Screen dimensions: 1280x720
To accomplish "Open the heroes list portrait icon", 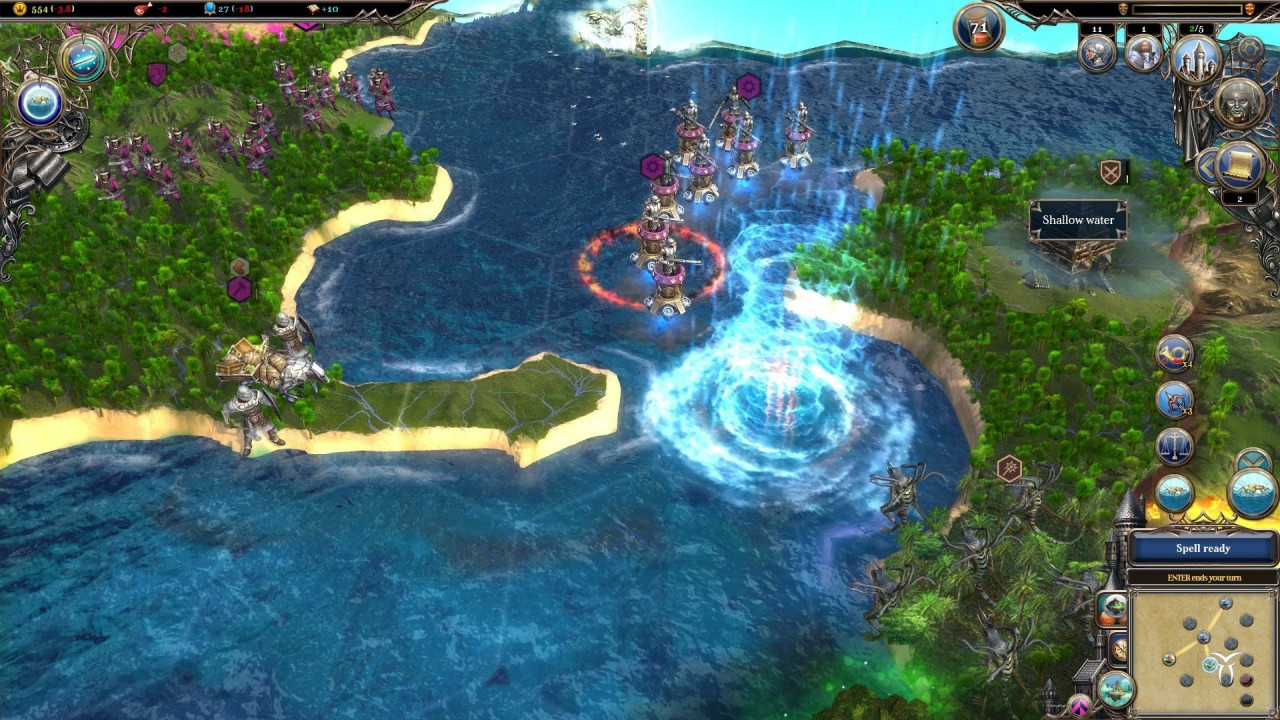I will pos(1144,52).
